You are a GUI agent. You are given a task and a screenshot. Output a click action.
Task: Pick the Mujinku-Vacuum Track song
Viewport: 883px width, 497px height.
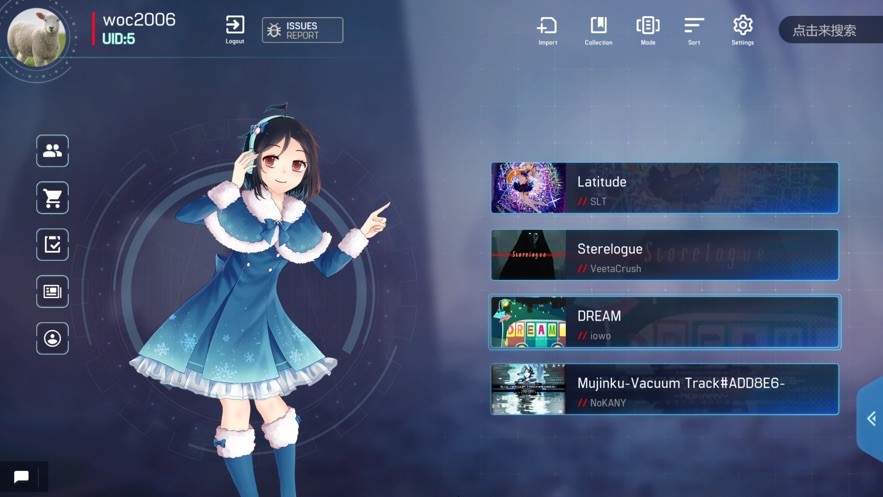click(x=664, y=389)
